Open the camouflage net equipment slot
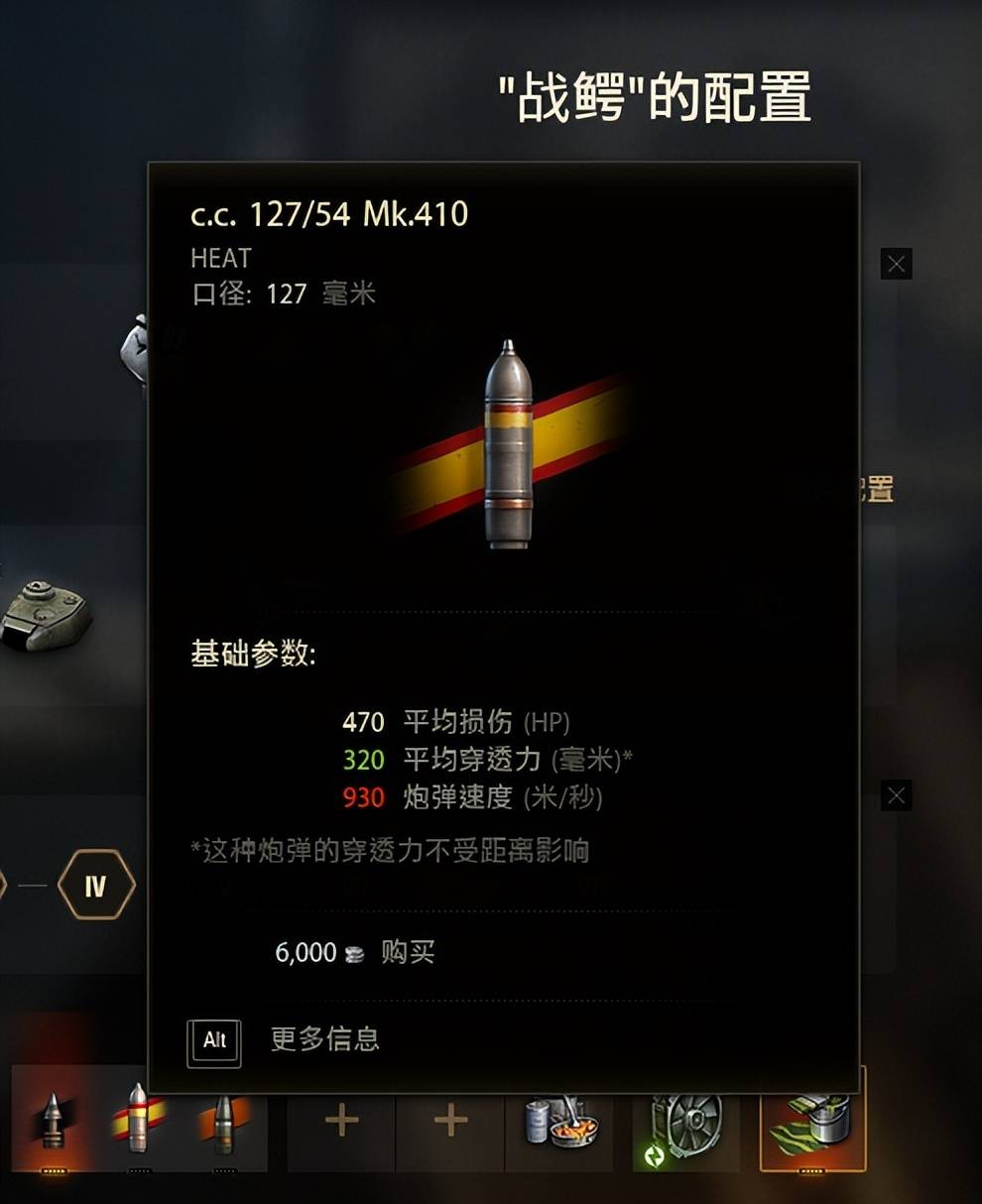982x1204 pixels. (x=812, y=1121)
